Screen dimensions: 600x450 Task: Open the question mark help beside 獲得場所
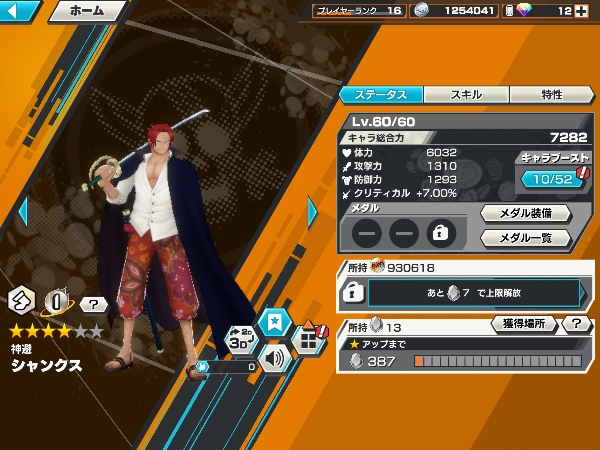576,324
